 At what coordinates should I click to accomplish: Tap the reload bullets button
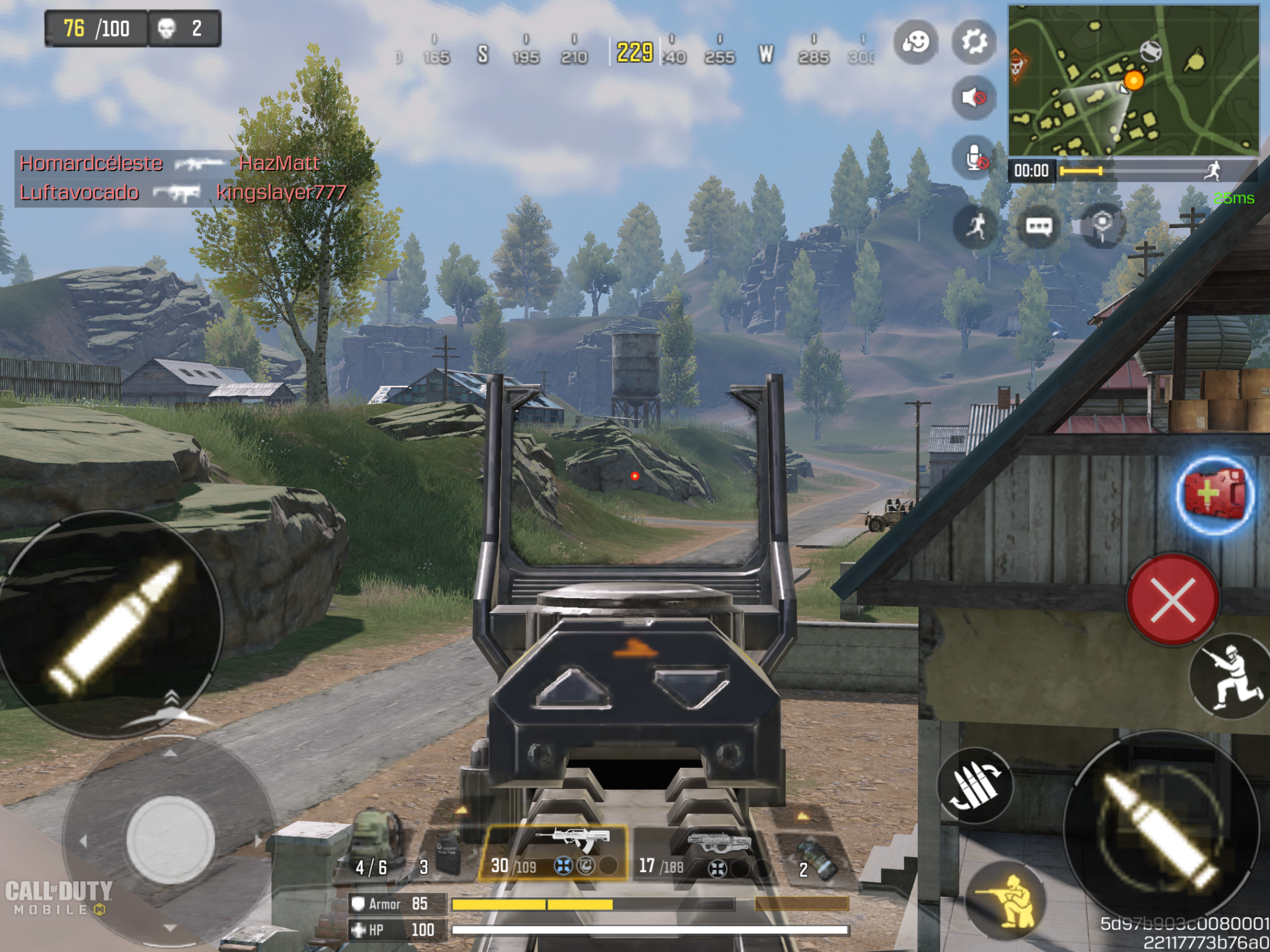(x=975, y=786)
